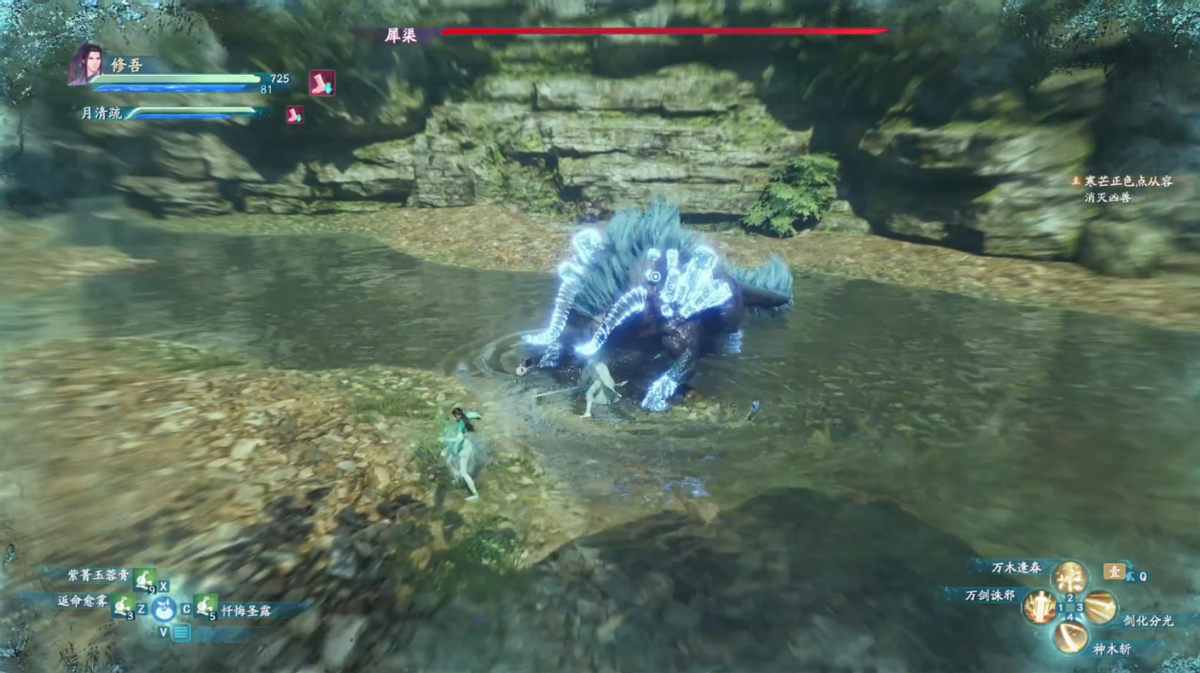Viewport: 1200px width, 673px height.
Task: Activate the 万木逢春 skill
Action: 1069,577
